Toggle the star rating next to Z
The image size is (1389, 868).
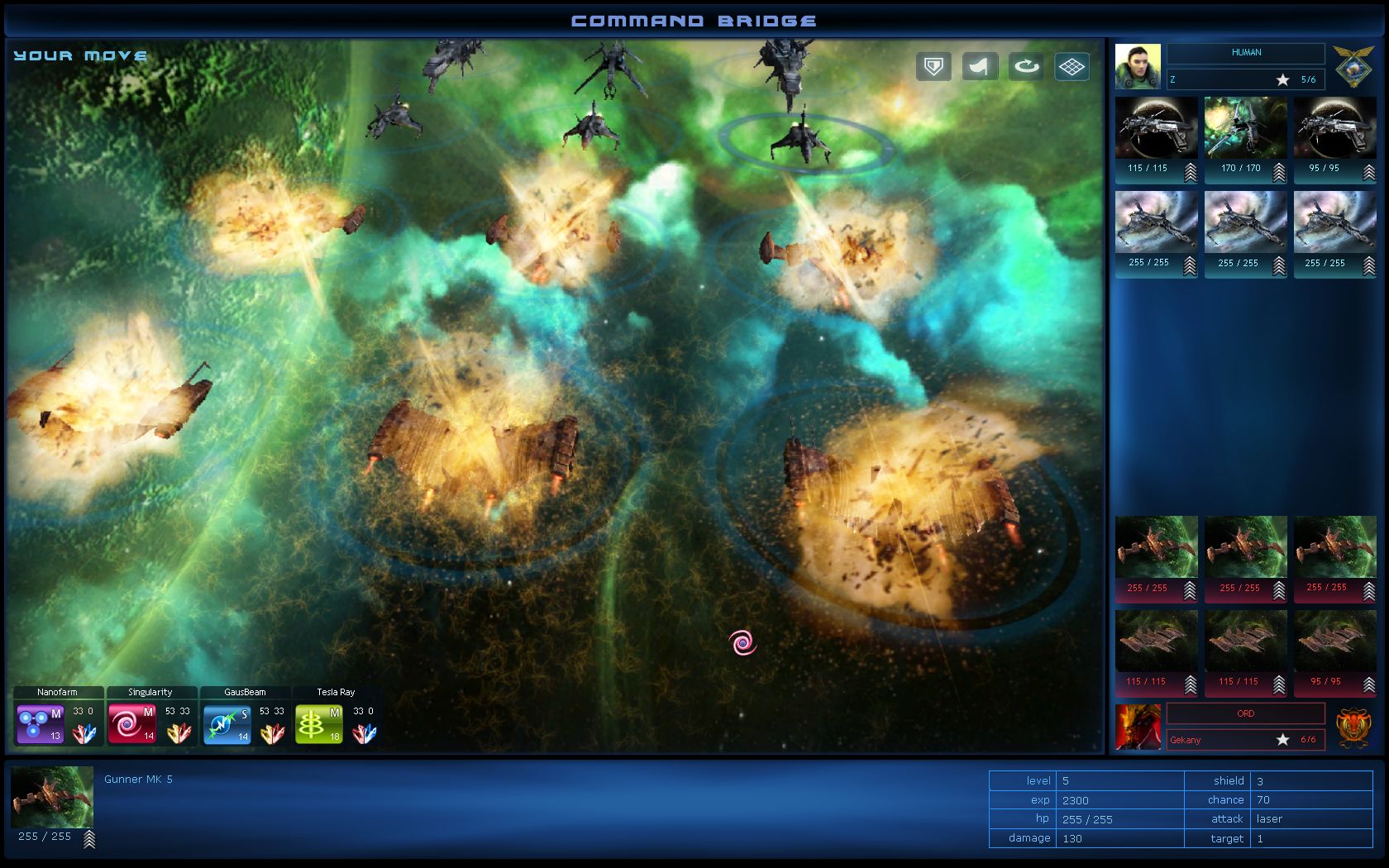click(1282, 80)
